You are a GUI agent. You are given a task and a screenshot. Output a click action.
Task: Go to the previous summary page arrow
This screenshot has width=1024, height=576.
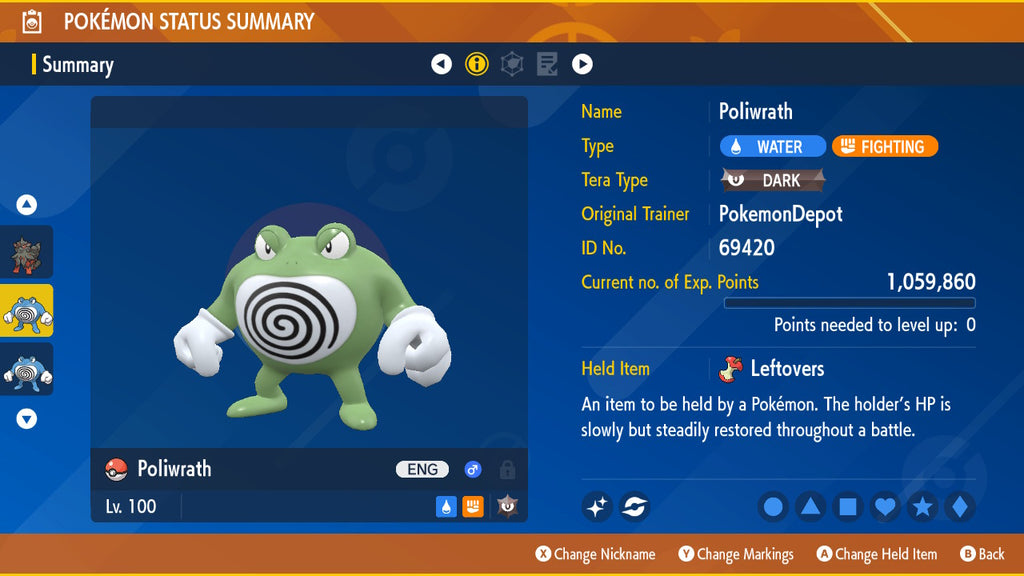pos(441,65)
